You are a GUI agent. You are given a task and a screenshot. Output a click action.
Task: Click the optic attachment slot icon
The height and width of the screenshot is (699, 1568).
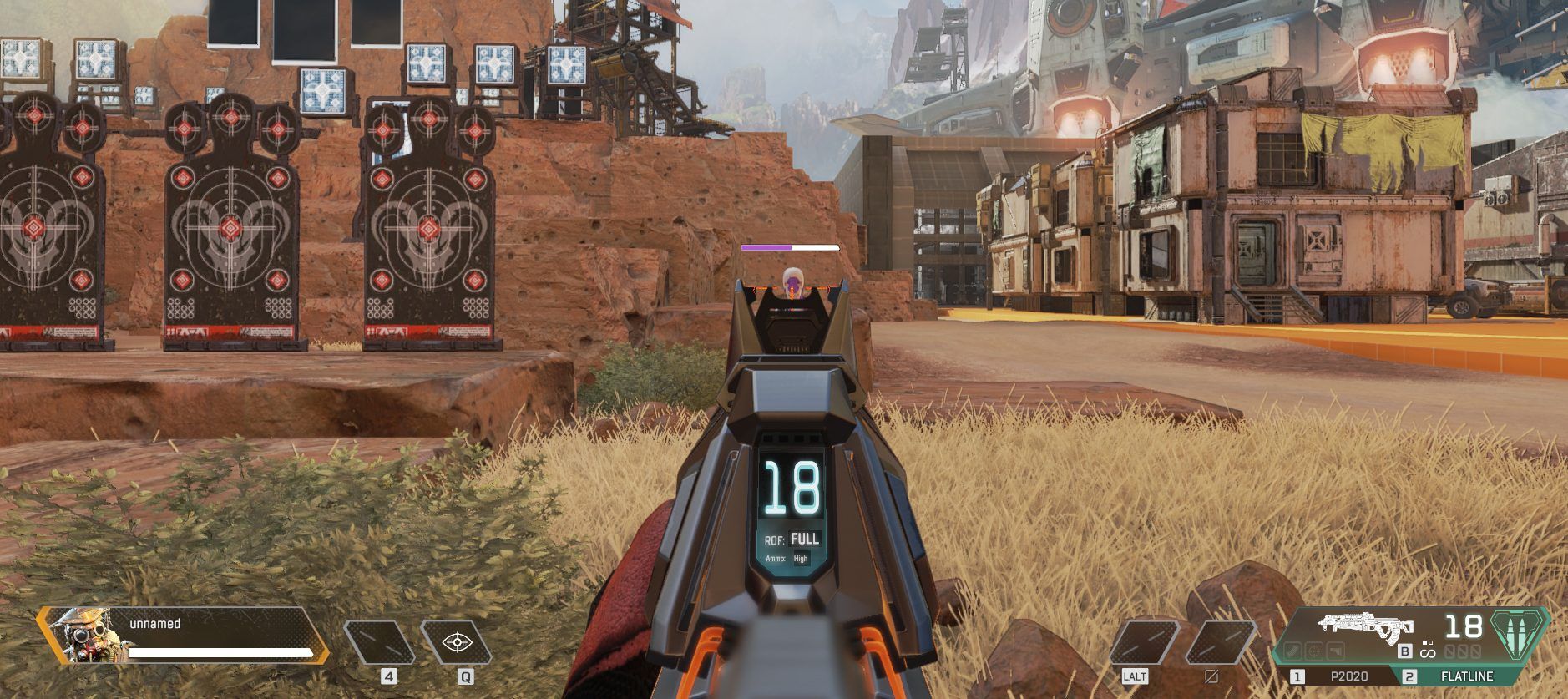[1313, 651]
